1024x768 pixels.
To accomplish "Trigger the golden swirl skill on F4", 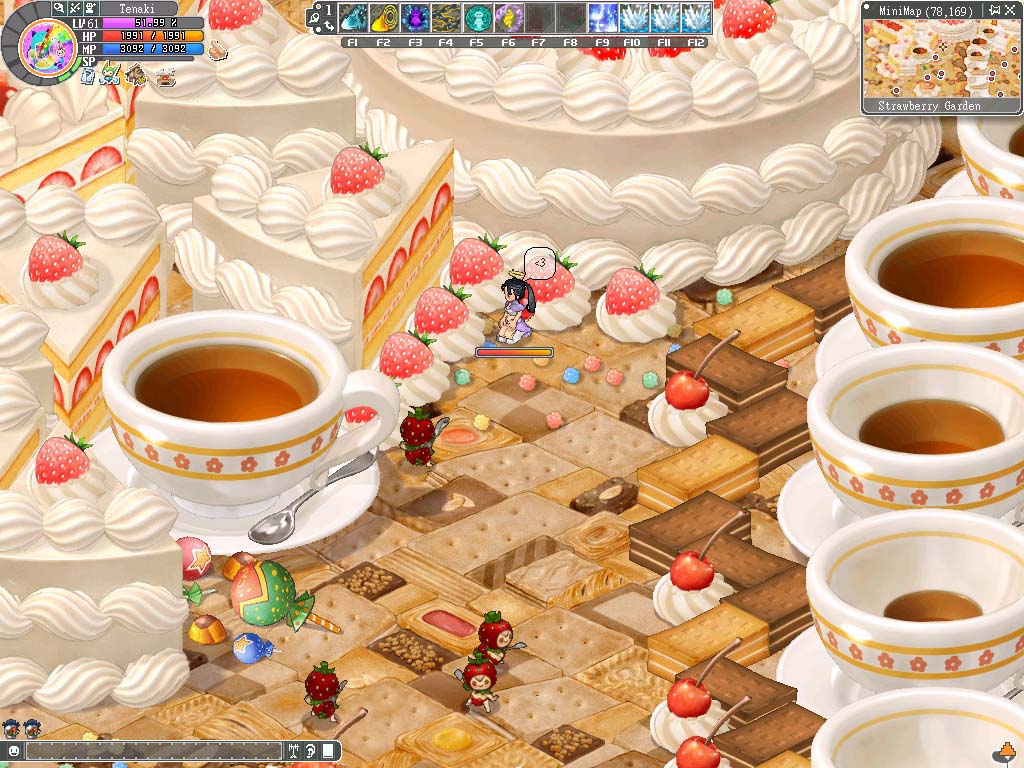I will 446,18.
